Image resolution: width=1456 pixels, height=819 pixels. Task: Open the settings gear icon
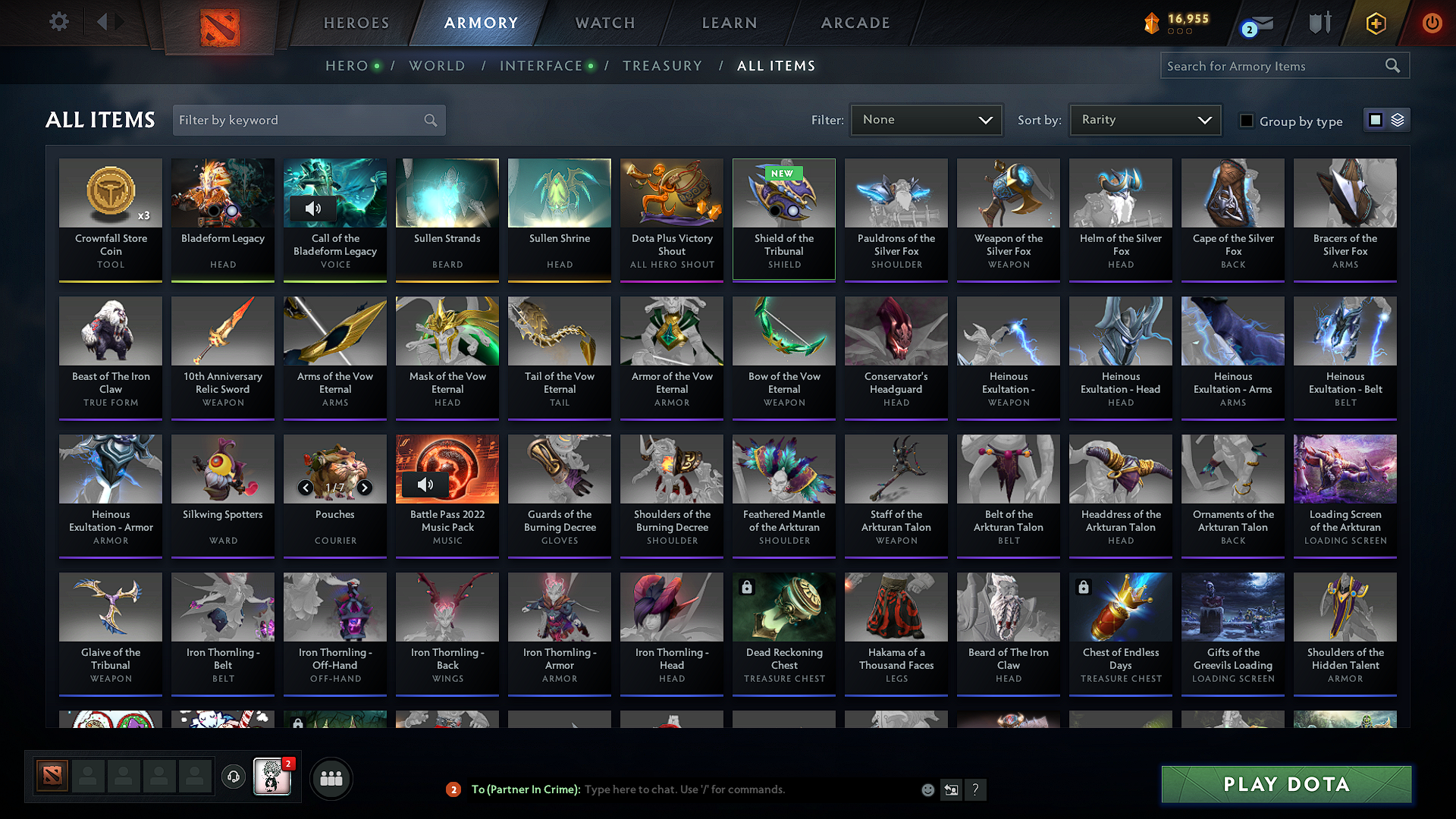tap(58, 22)
